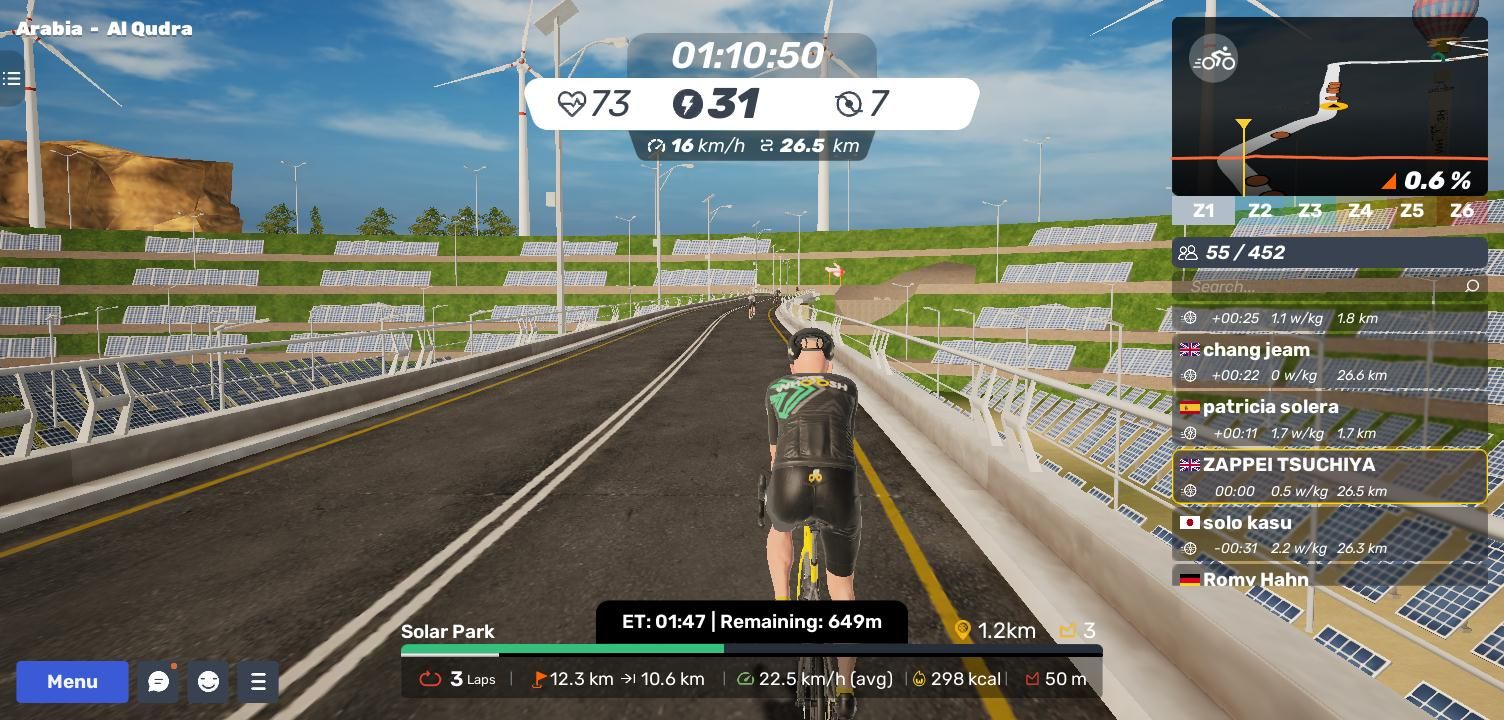The width and height of the screenshot is (1504, 720).
Task: Click the rider search field
Action: tap(1320, 287)
